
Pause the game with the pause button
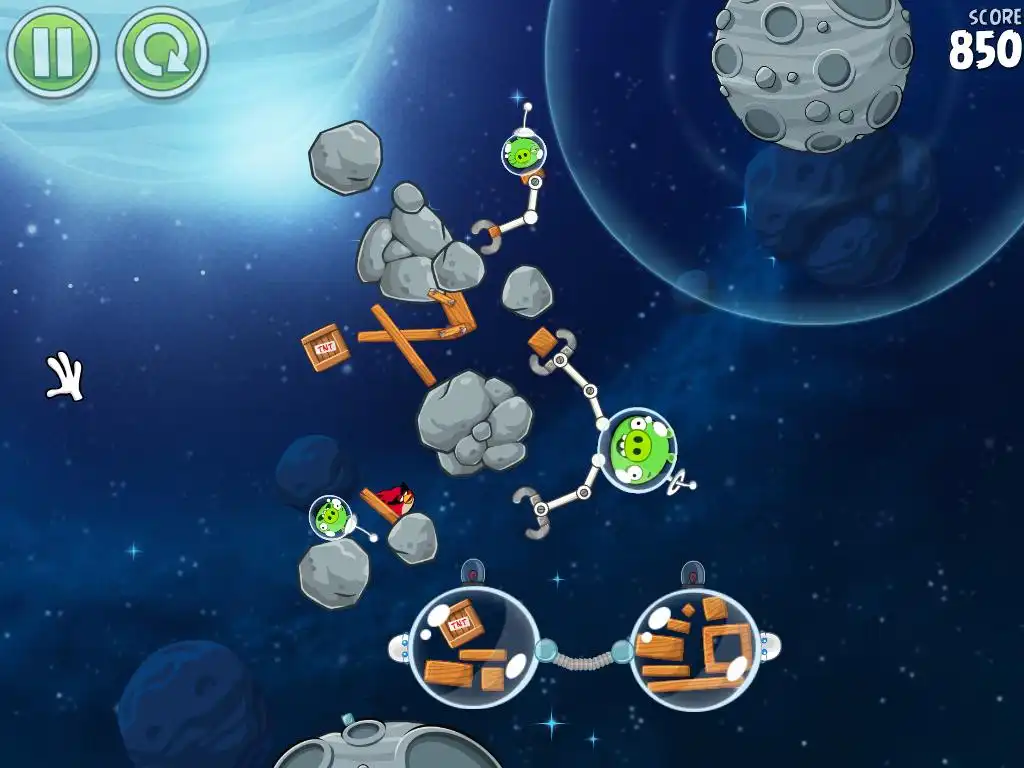click(52, 52)
